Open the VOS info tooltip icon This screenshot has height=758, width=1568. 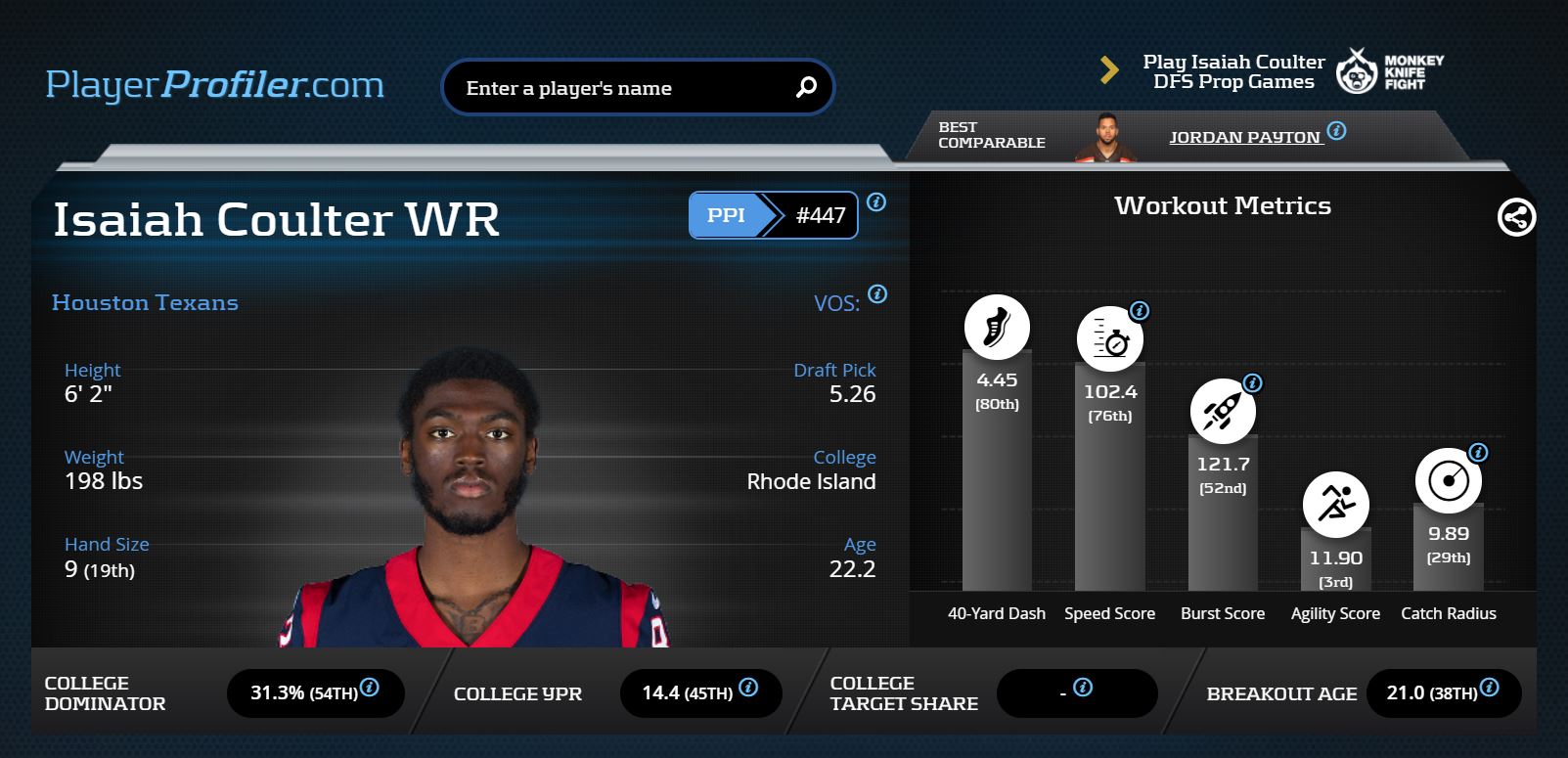pos(877,293)
